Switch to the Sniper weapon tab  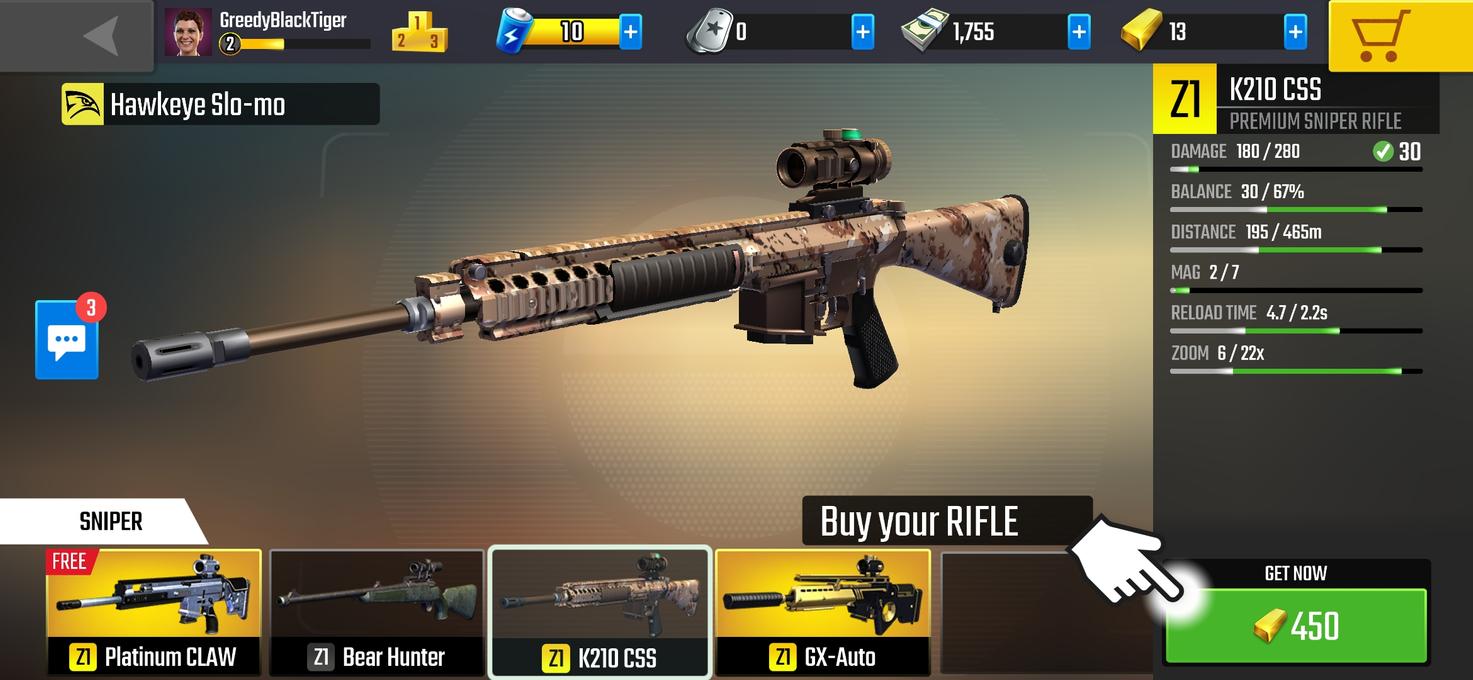pos(110,521)
